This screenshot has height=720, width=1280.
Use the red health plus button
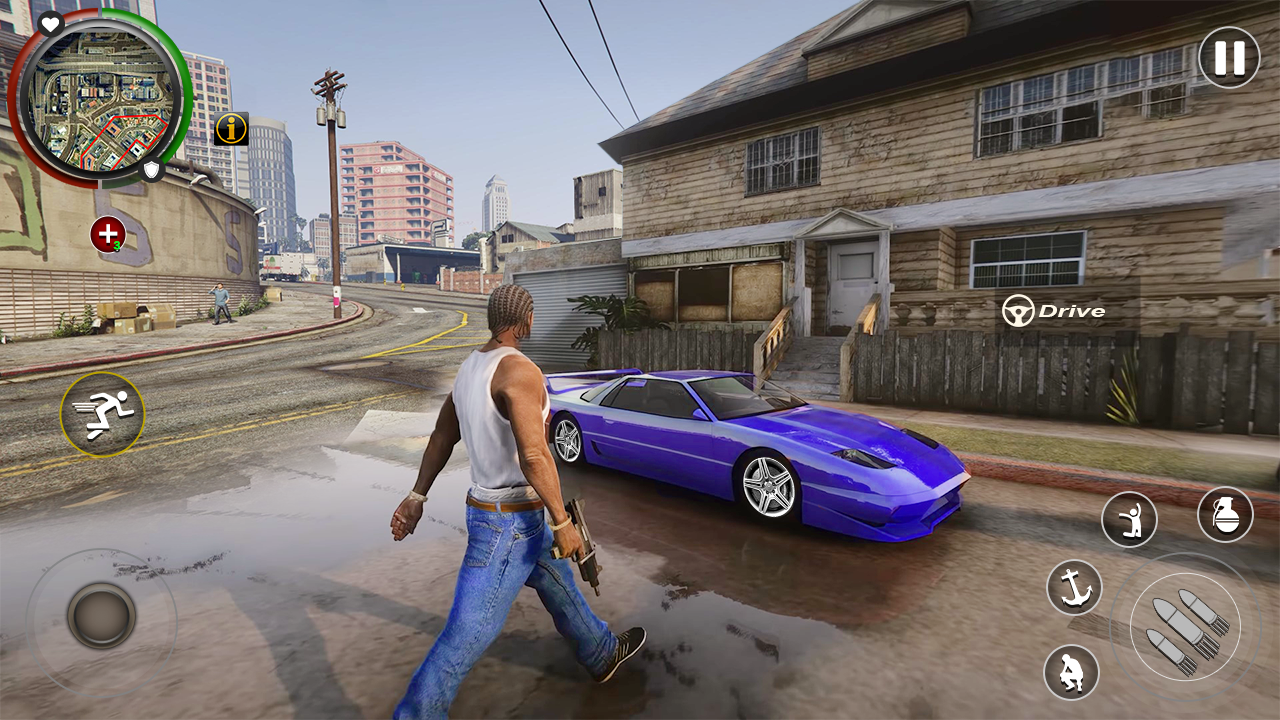coord(107,234)
